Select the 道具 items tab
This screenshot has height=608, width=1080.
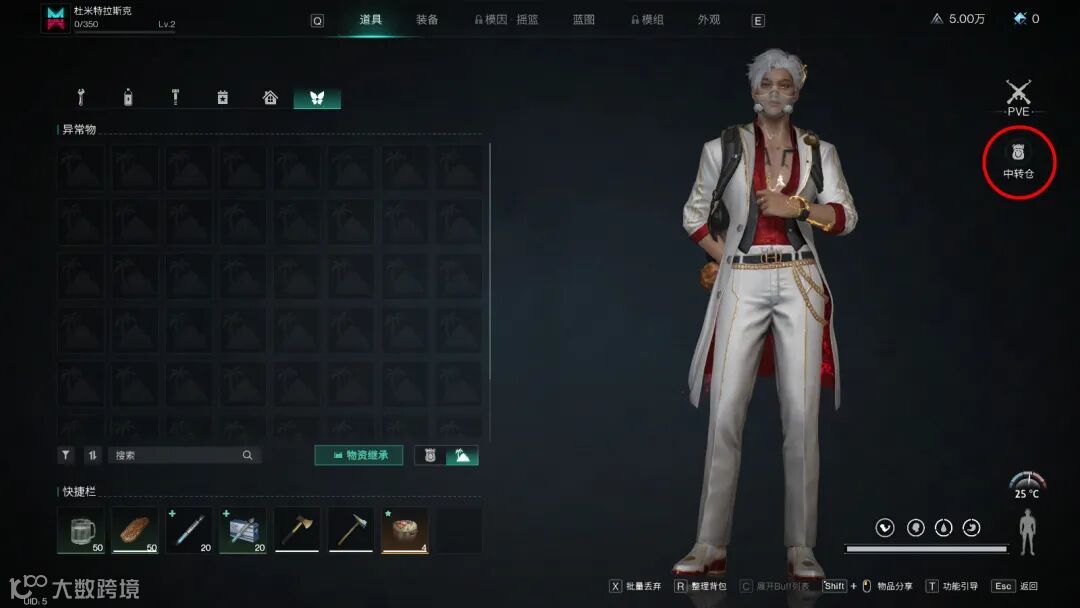point(371,20)
